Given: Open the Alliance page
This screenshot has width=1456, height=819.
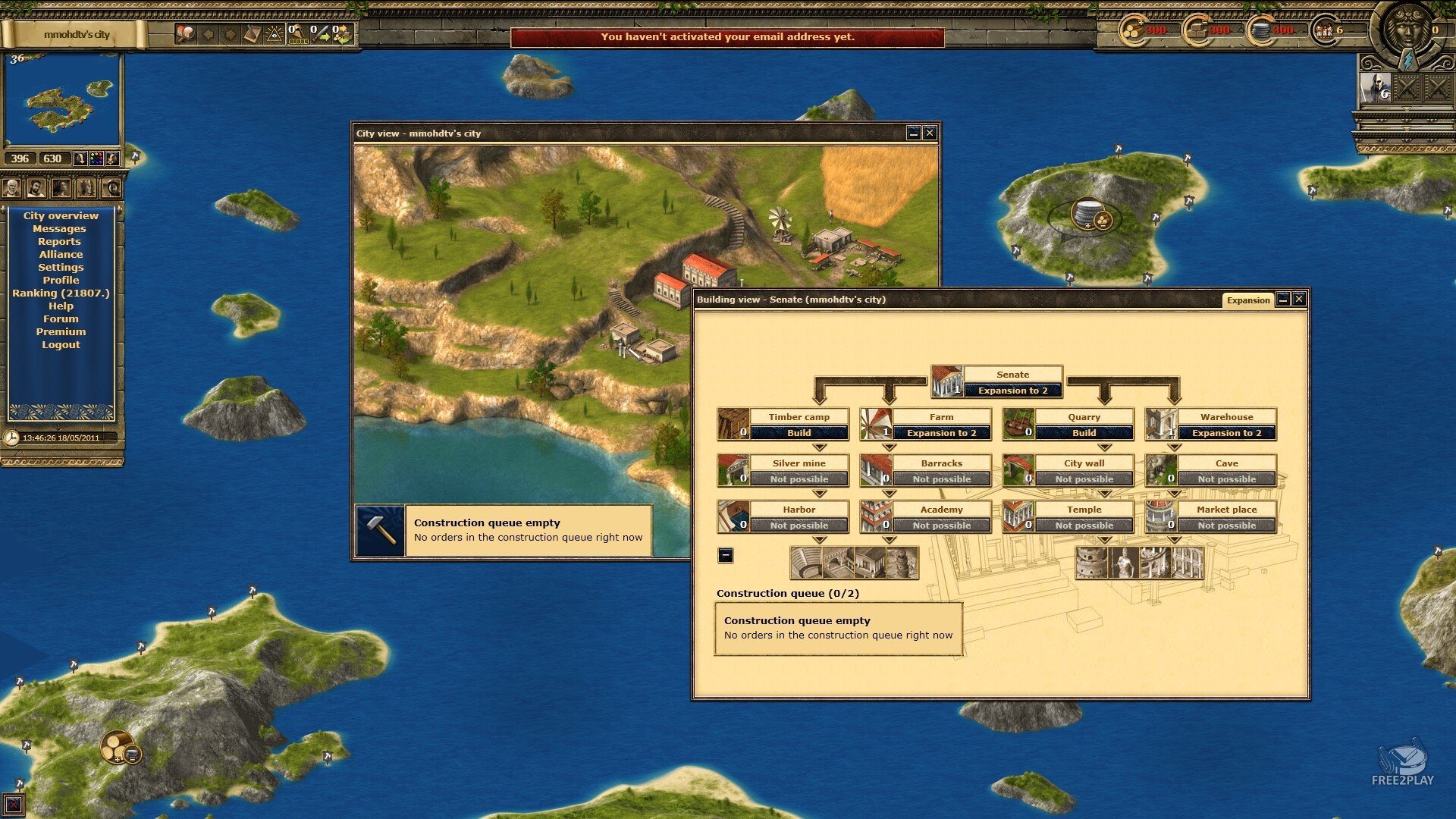Looking at the screenshot, I should click(x=61, y=255).
